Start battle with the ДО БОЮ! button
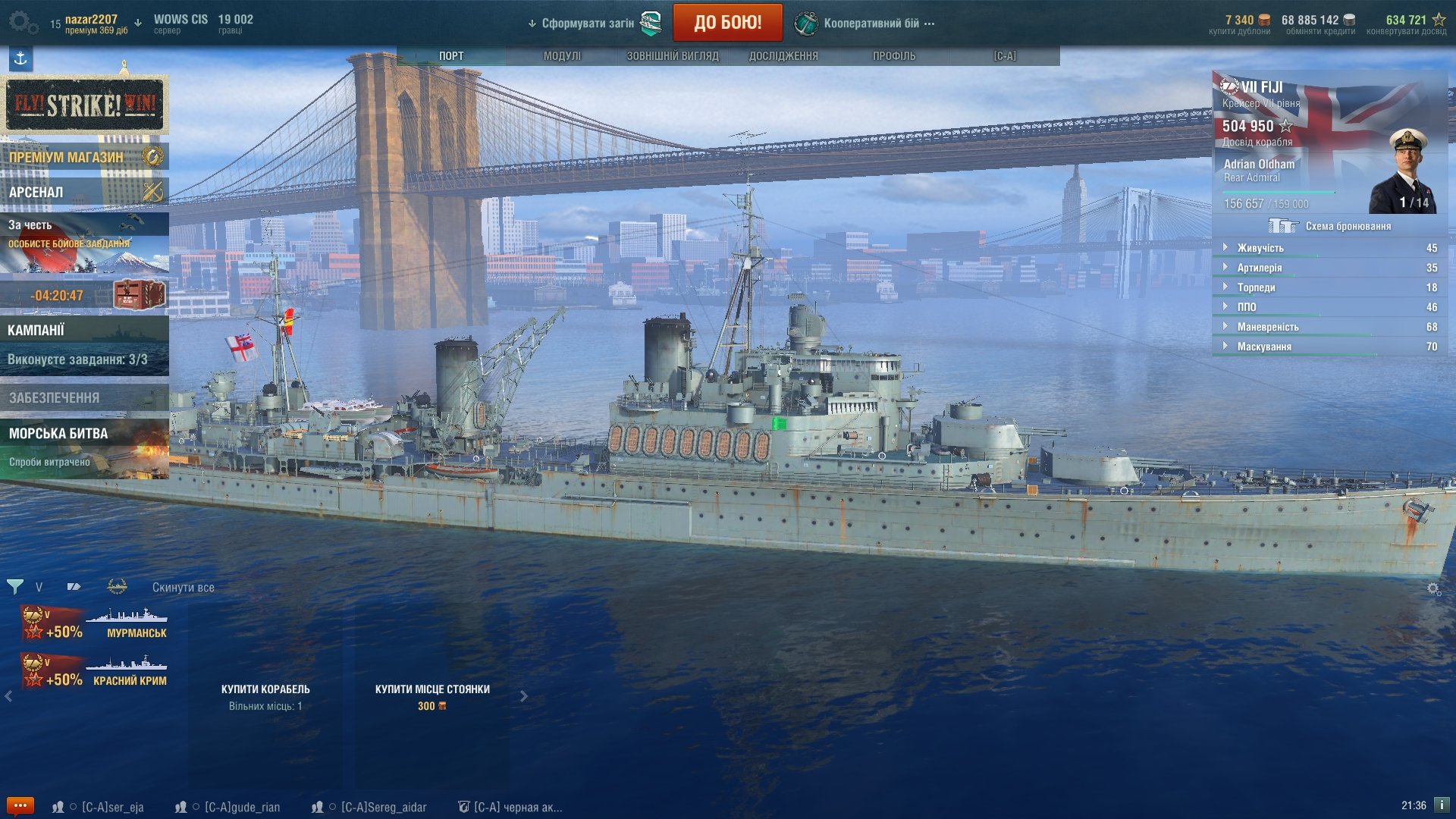1456x819 pixels. point(727,23)
